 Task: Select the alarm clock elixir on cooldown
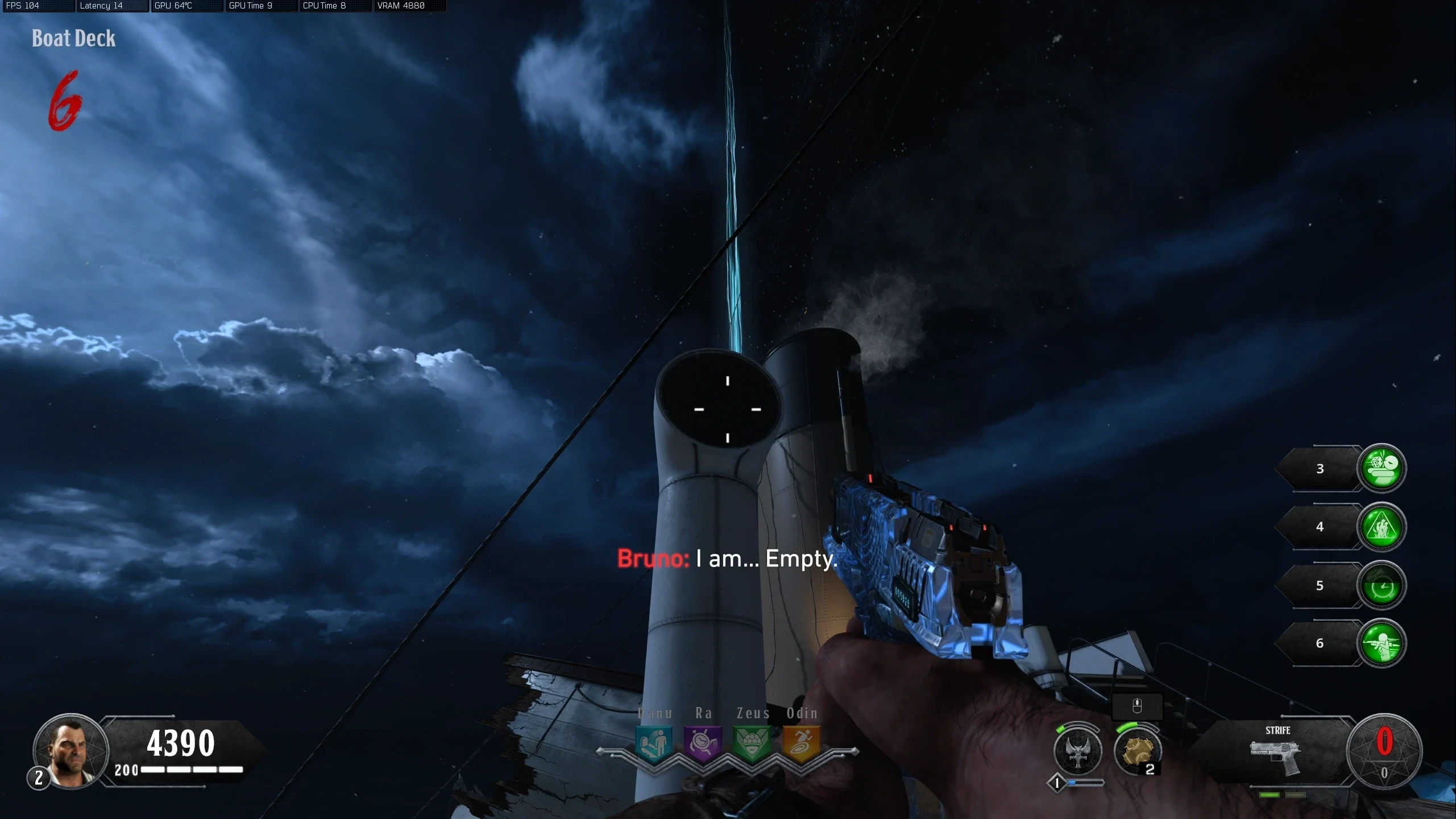pos(1382,585)
